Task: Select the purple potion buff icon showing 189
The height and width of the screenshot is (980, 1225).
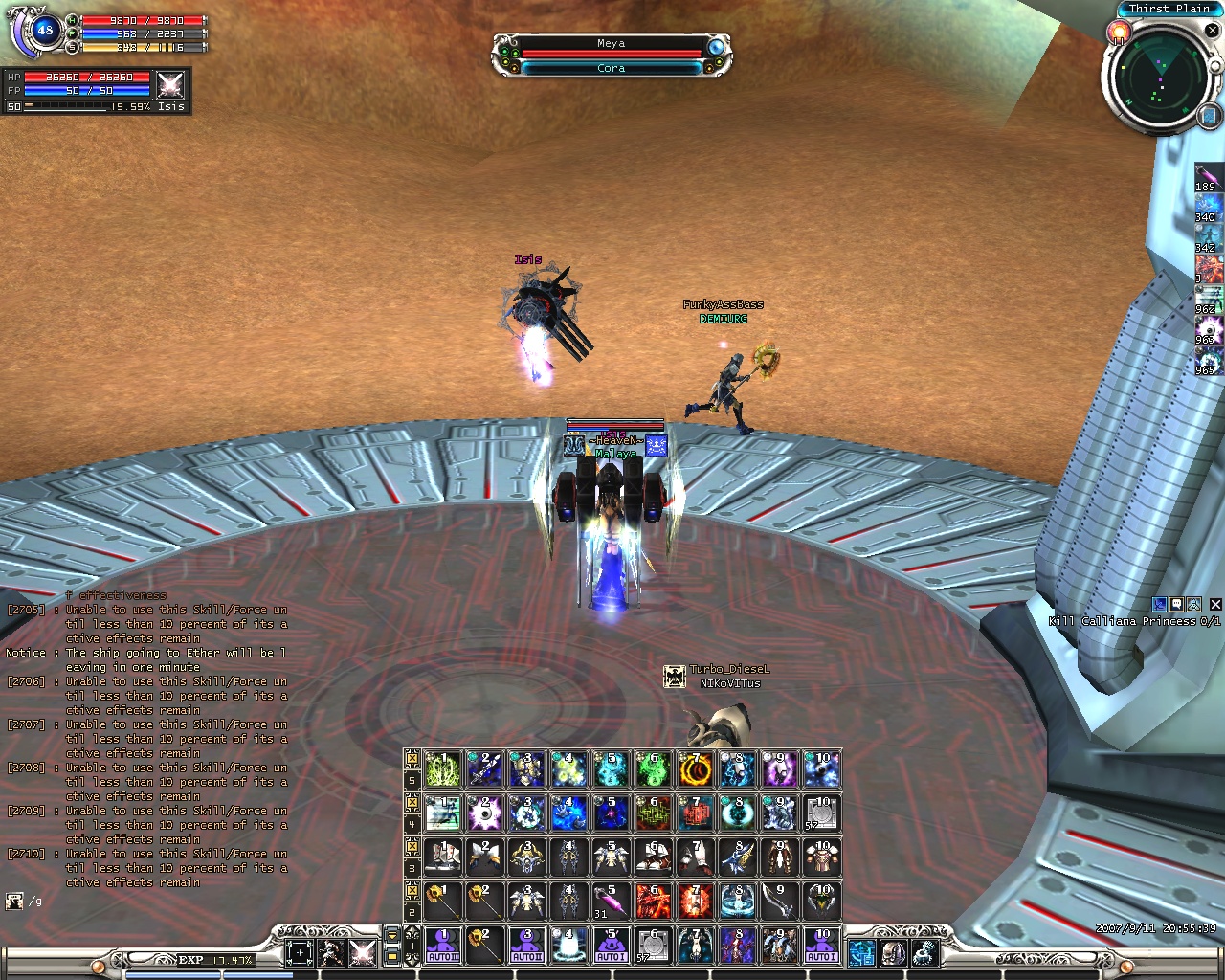Action: click(1206, 177)
